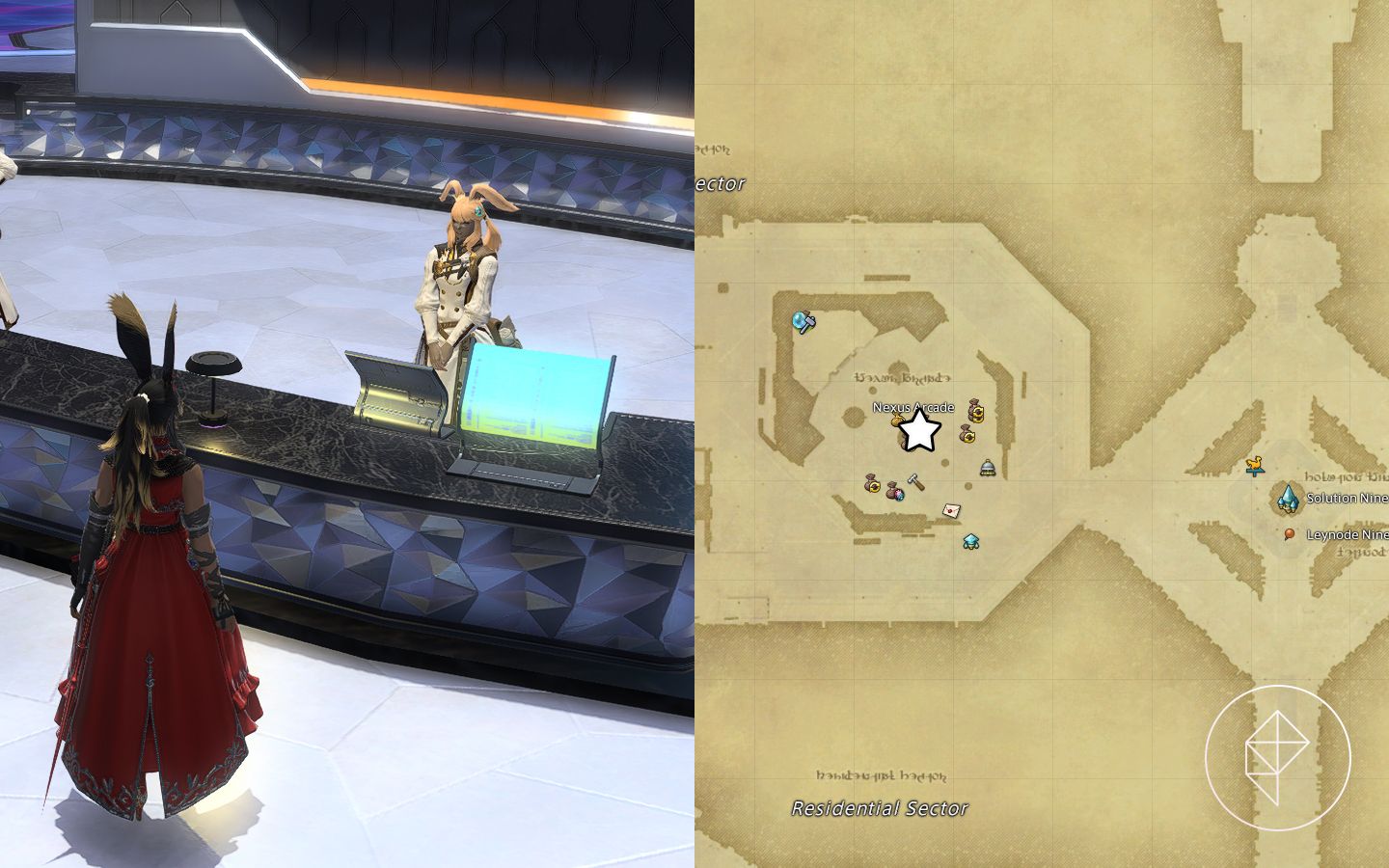Click the Nexus Arcade location name
The height and width of the screenshot is (868, 1389).
click(x=911, y=408)
